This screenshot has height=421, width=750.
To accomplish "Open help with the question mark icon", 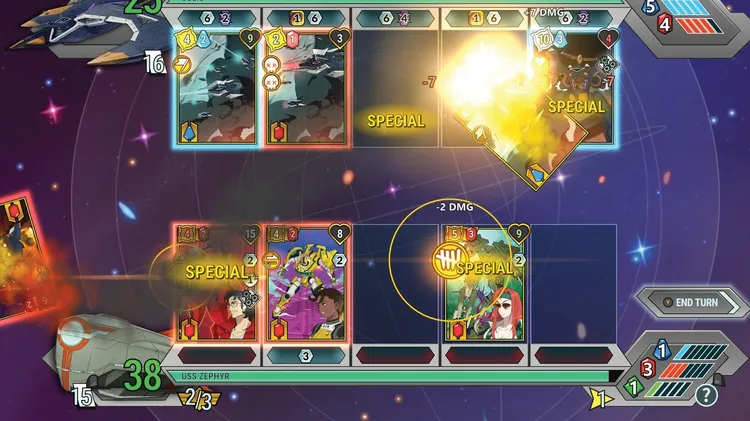I will 707,395.
